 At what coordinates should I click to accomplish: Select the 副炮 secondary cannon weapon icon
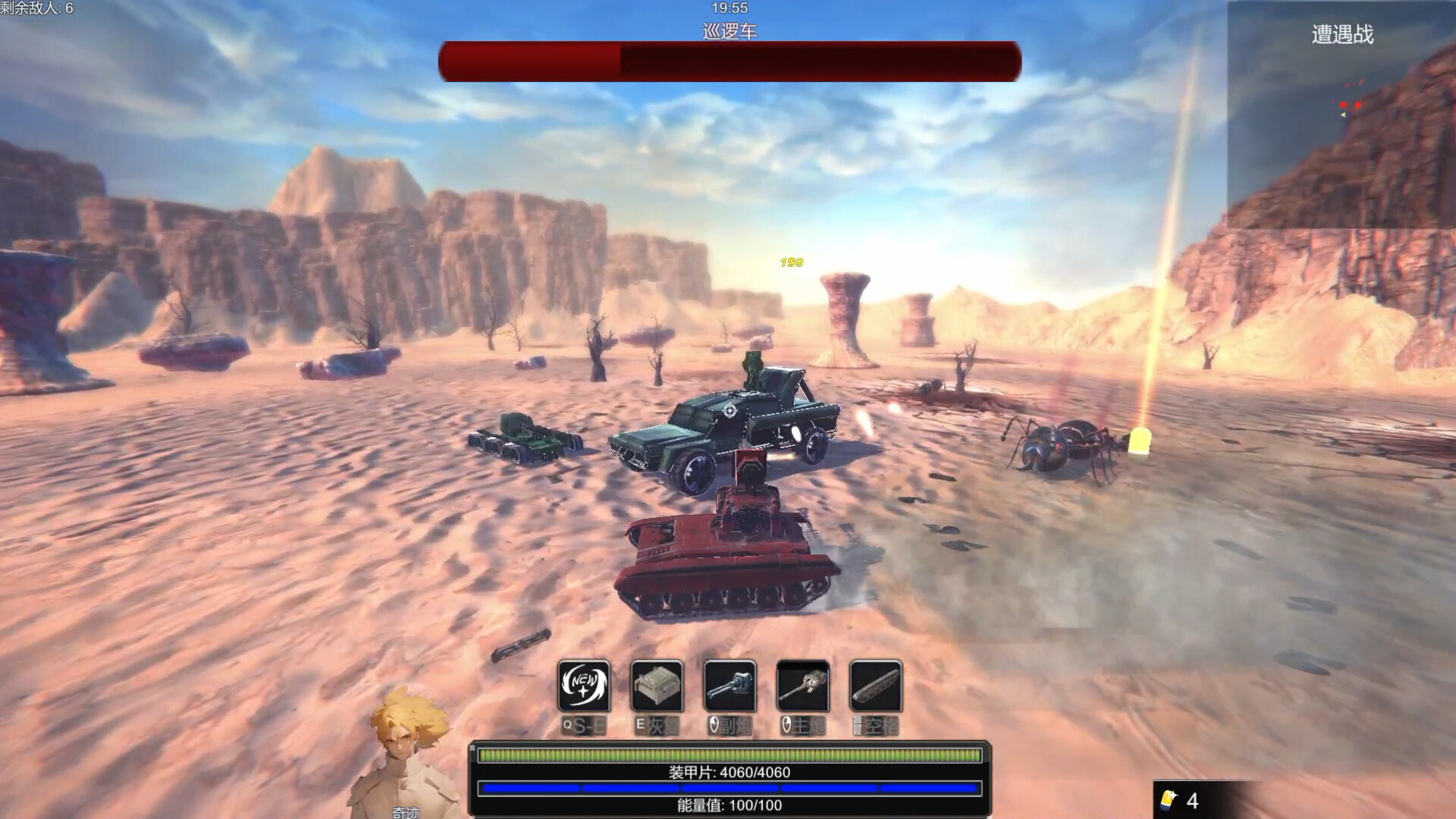(730, 685)
